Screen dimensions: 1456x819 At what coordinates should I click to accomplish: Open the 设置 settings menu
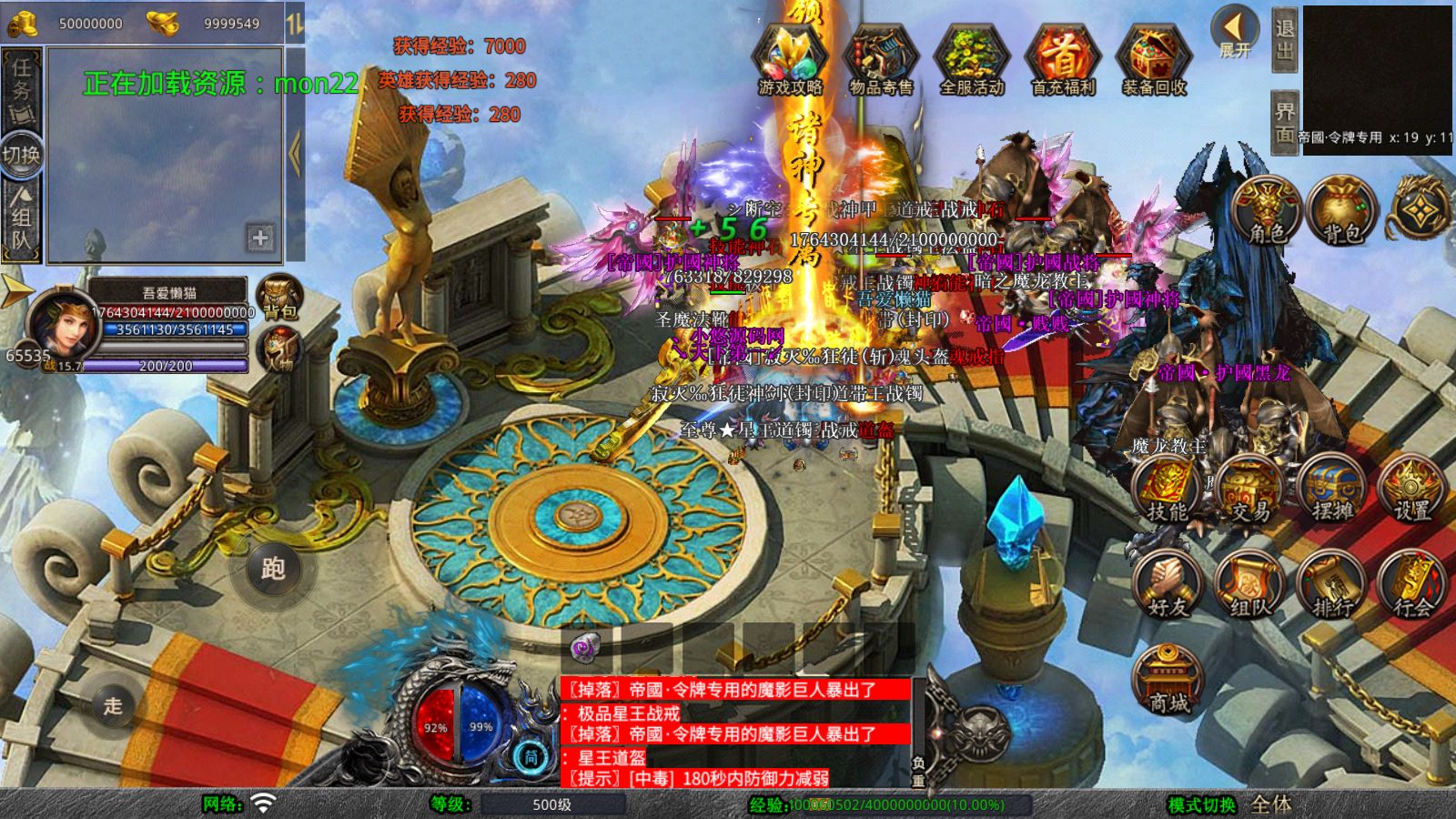click(1412, 491)
